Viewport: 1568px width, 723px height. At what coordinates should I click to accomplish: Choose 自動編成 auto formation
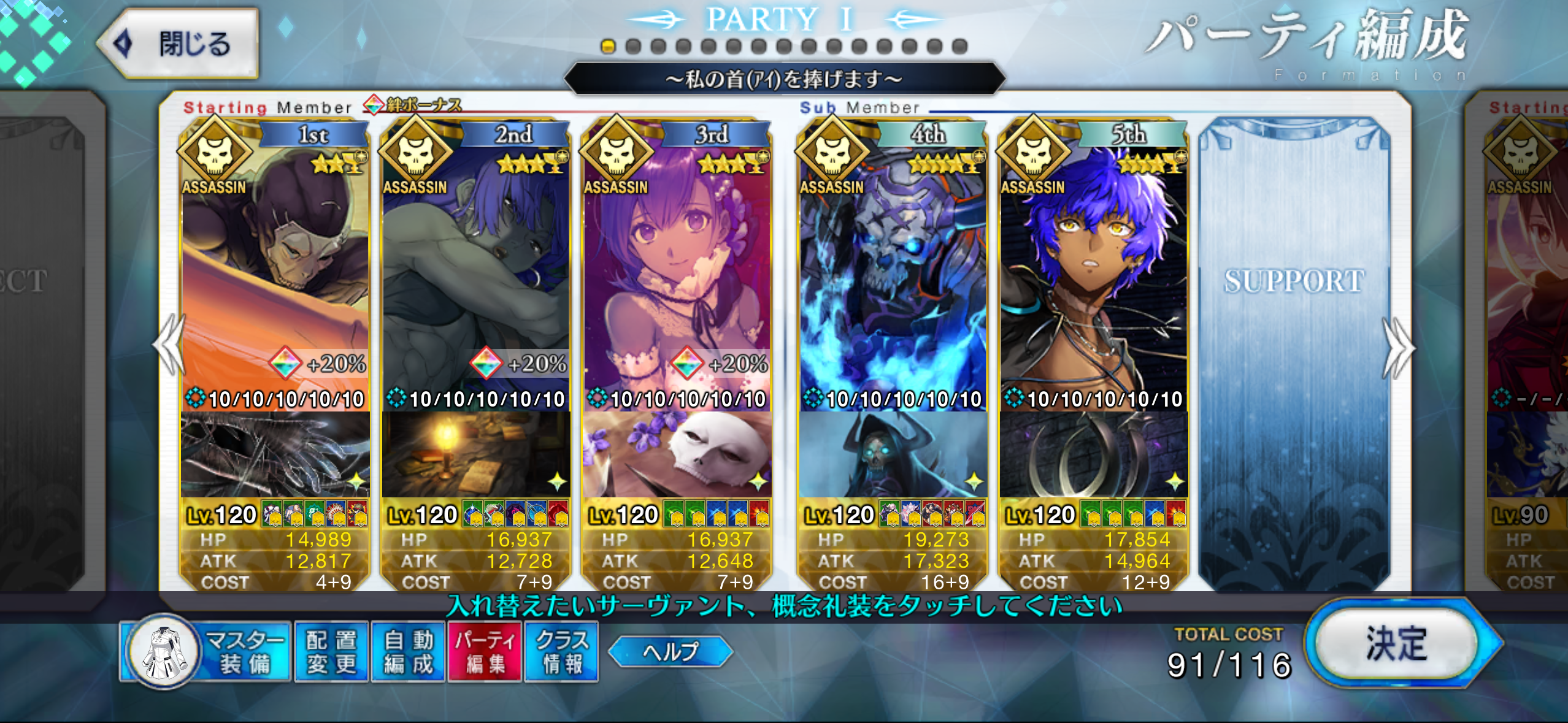pos(408,652)
